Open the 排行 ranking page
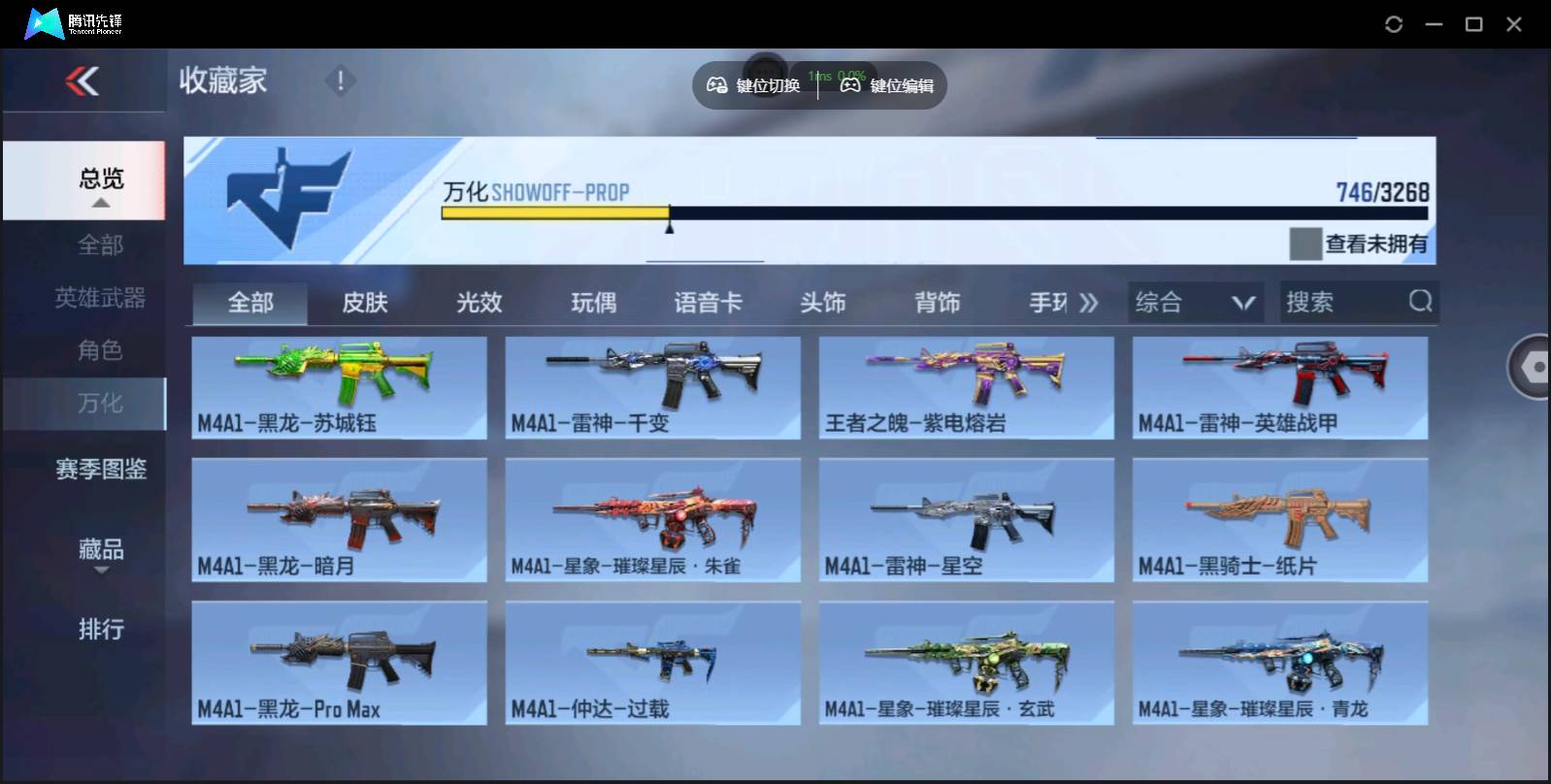Viewport: 1551px width, 784px height. (x=100, y=630)
